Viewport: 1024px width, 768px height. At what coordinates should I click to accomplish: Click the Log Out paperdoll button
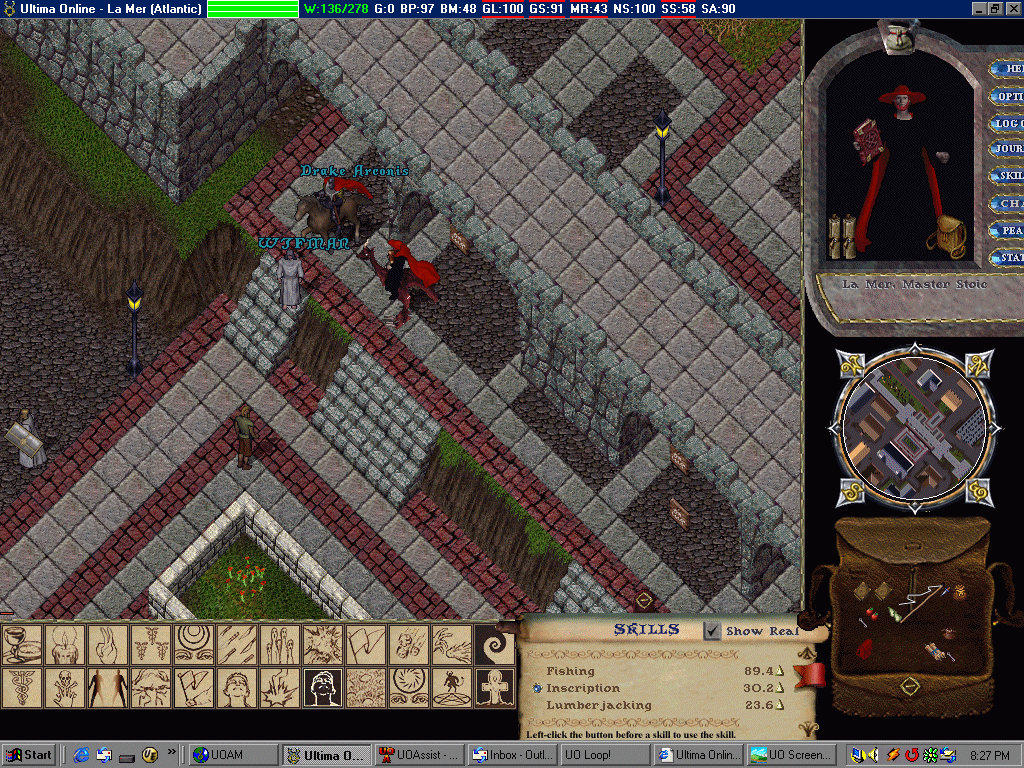pyautogui.click(x=1006, y=124)
